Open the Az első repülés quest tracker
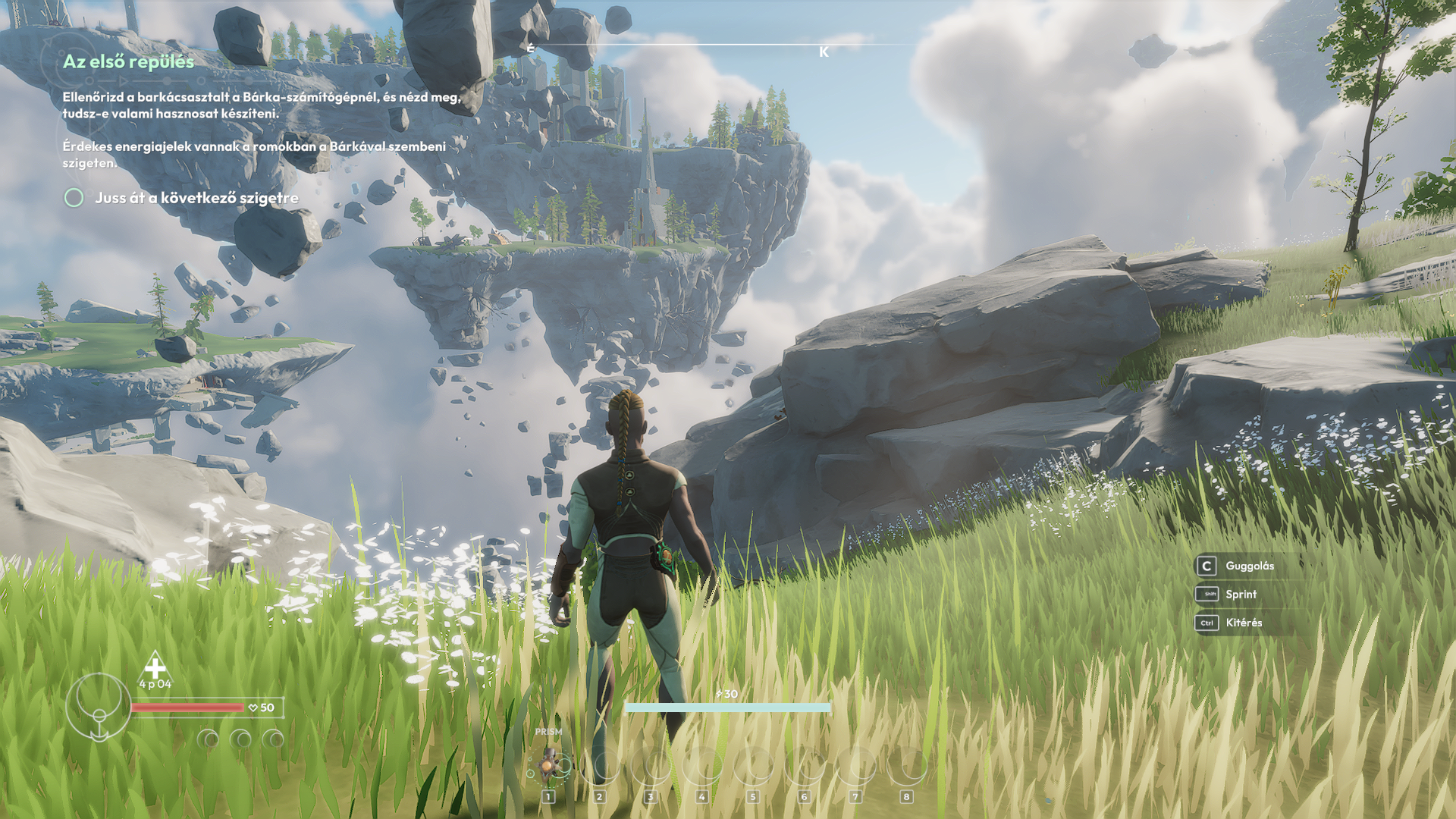This screenshot has width=1456, height=819. coord(128,61)
